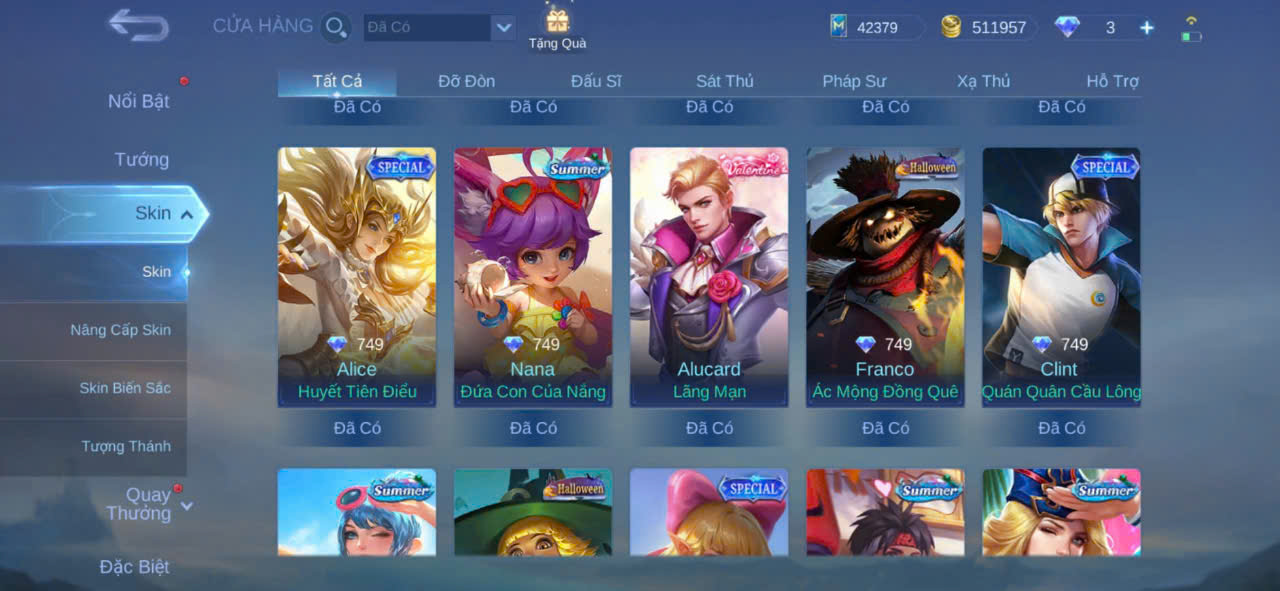Open the Hỗ Trợ tab
1280x591 pixels.
point(1112,81)
